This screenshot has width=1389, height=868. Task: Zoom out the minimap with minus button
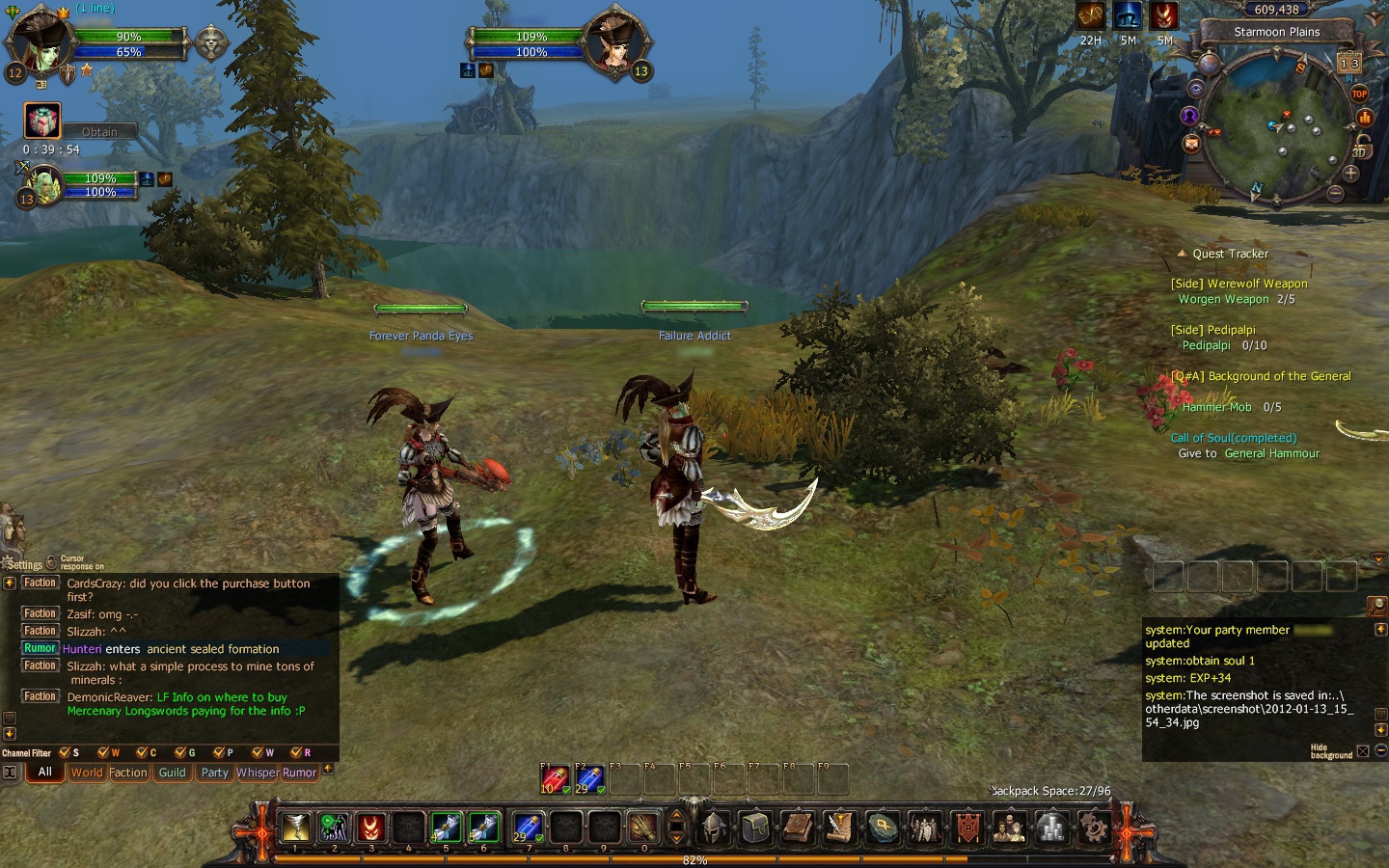click(x=1335, y=194)
